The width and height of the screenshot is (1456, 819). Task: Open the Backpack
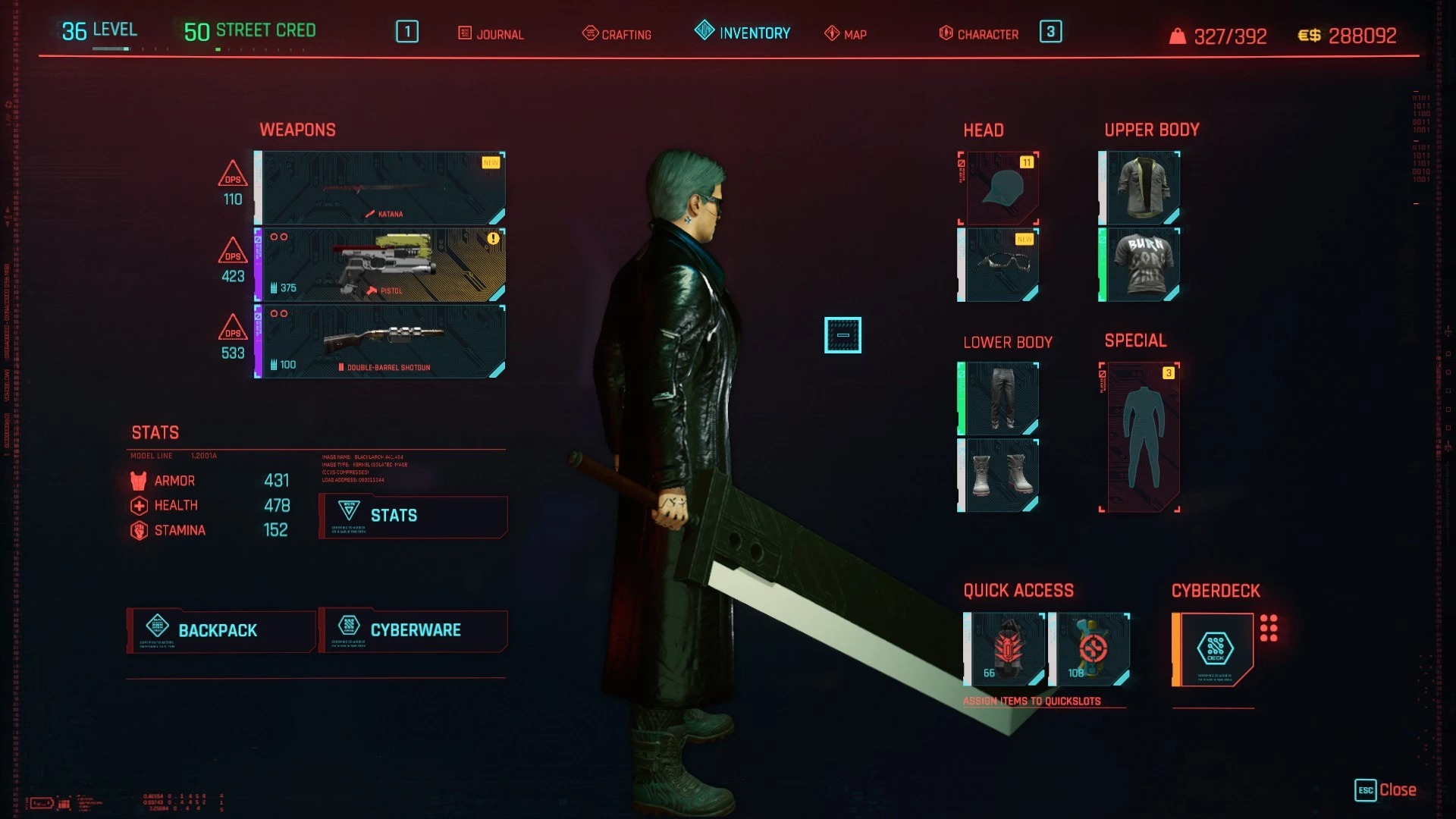point(220,630)
